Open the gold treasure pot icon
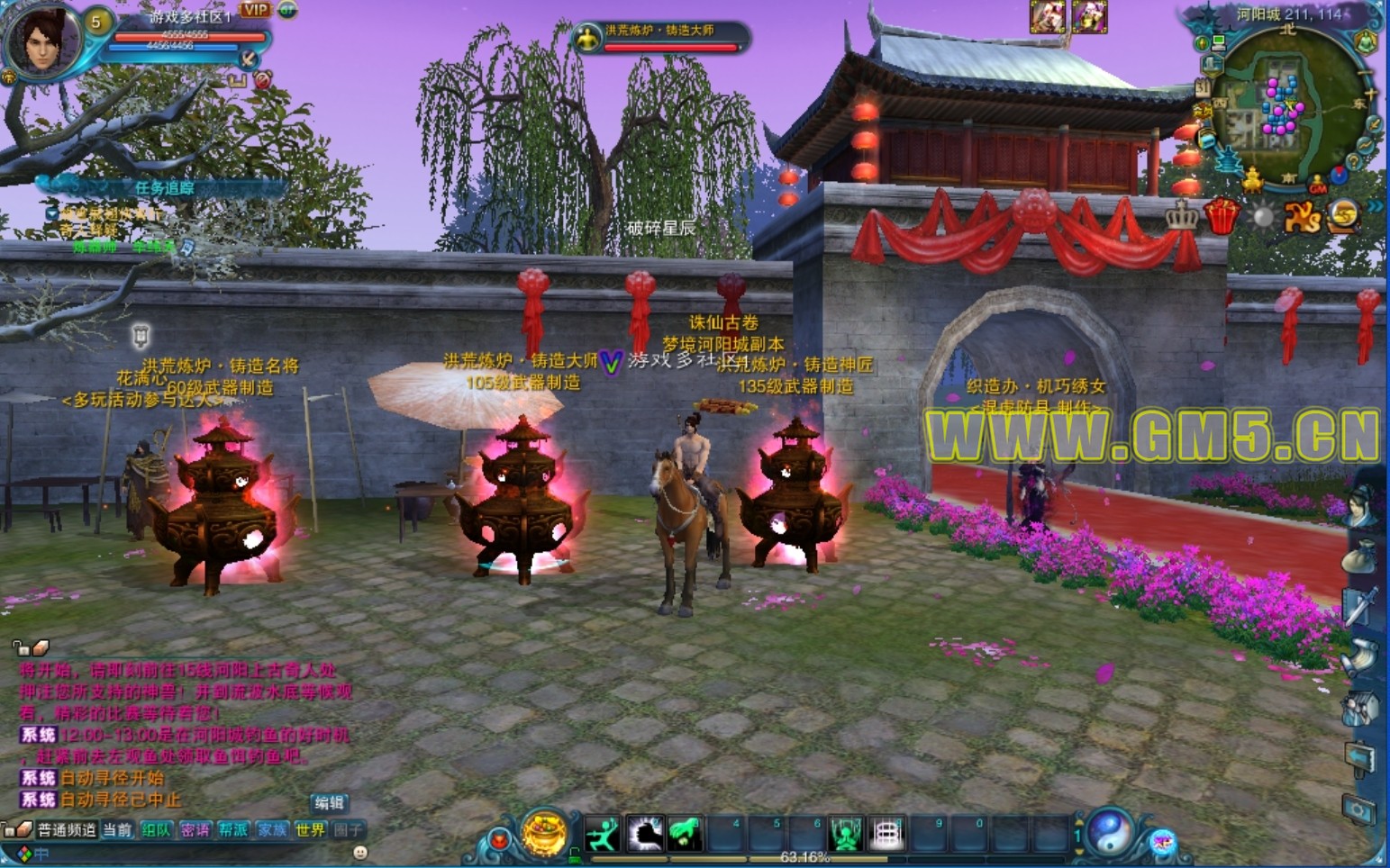 (x=544, y=832)
